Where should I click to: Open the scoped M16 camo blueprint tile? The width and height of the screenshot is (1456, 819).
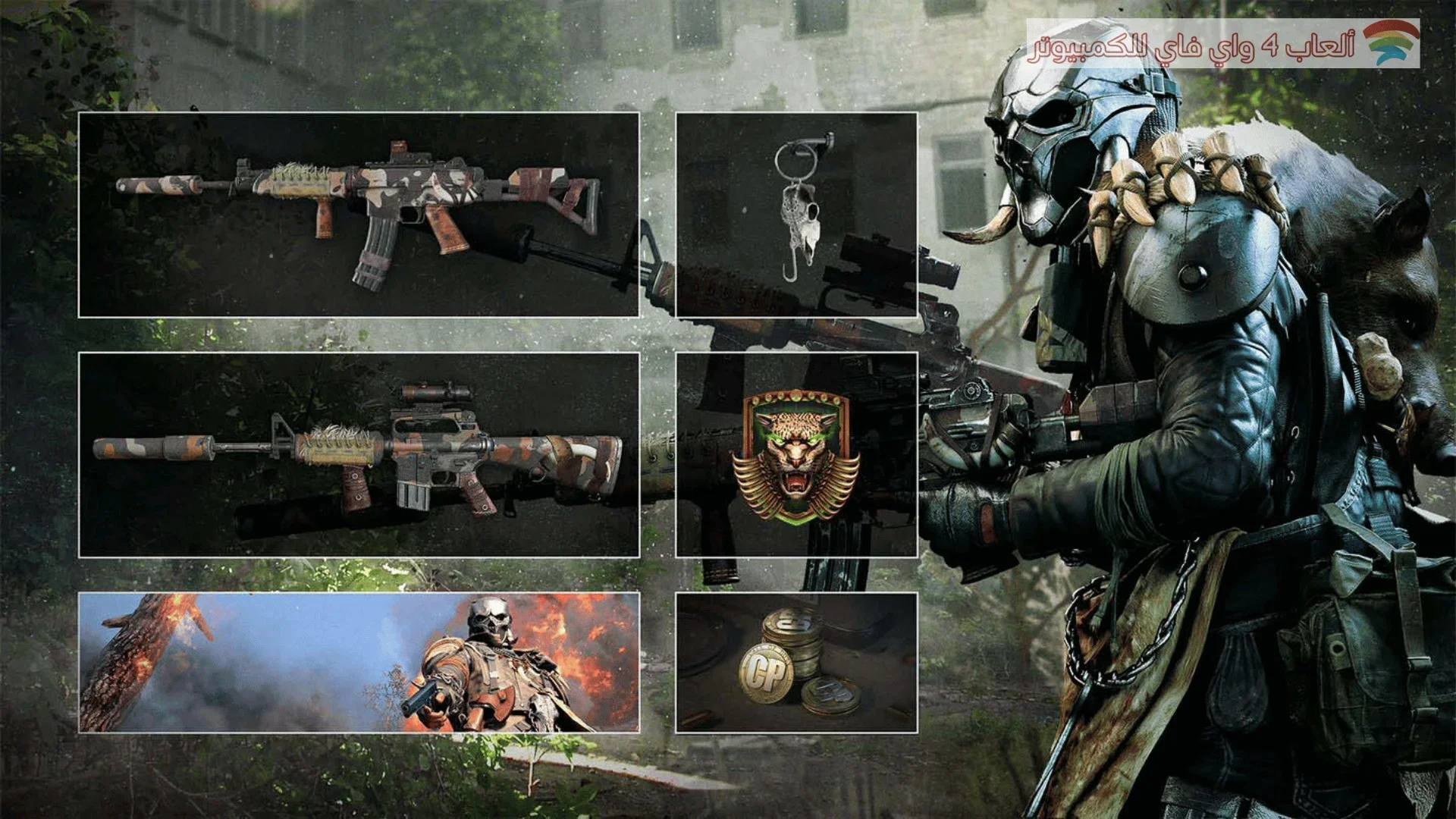(359, 454)
